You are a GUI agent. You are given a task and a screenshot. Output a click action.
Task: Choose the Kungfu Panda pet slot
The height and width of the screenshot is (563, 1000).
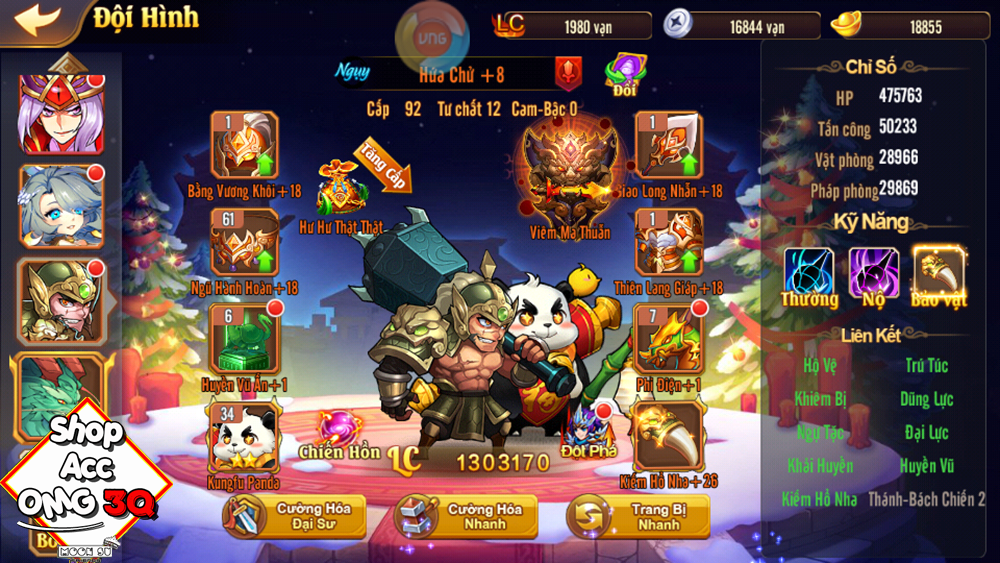coord(244,436)
